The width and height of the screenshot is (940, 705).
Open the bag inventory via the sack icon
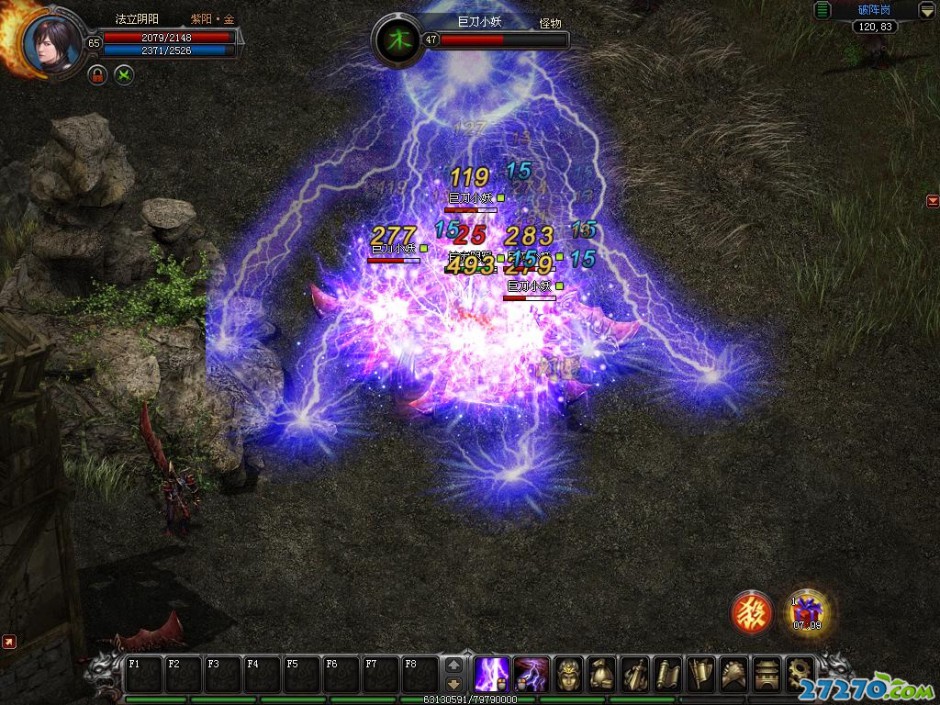pyautogui.click(x=602, y=673)
